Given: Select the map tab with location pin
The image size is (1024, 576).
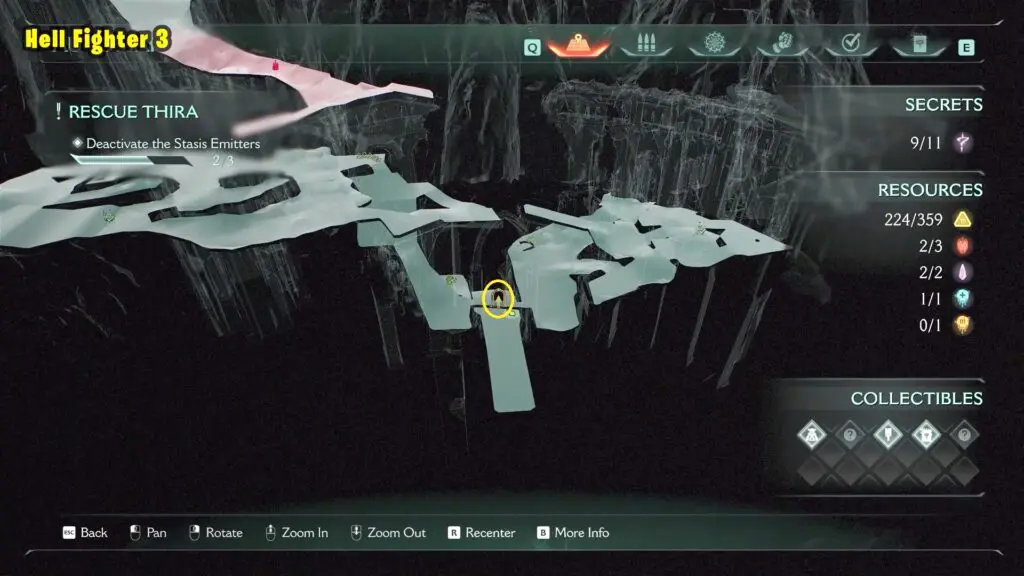Looking at the screenshot, I should (576, 45).
